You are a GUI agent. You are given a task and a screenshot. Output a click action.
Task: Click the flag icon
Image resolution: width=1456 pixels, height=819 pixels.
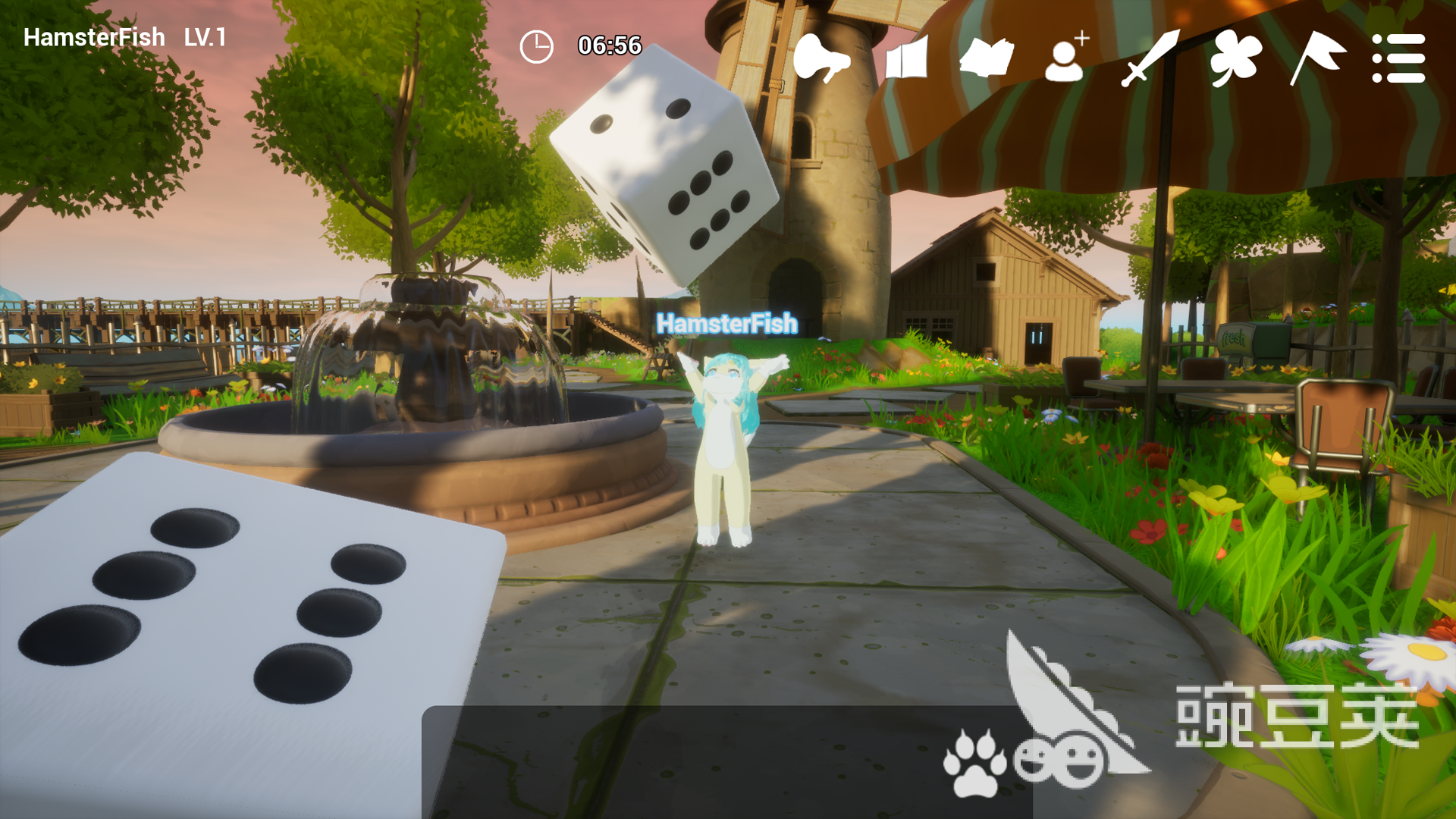pos(1317,58)
